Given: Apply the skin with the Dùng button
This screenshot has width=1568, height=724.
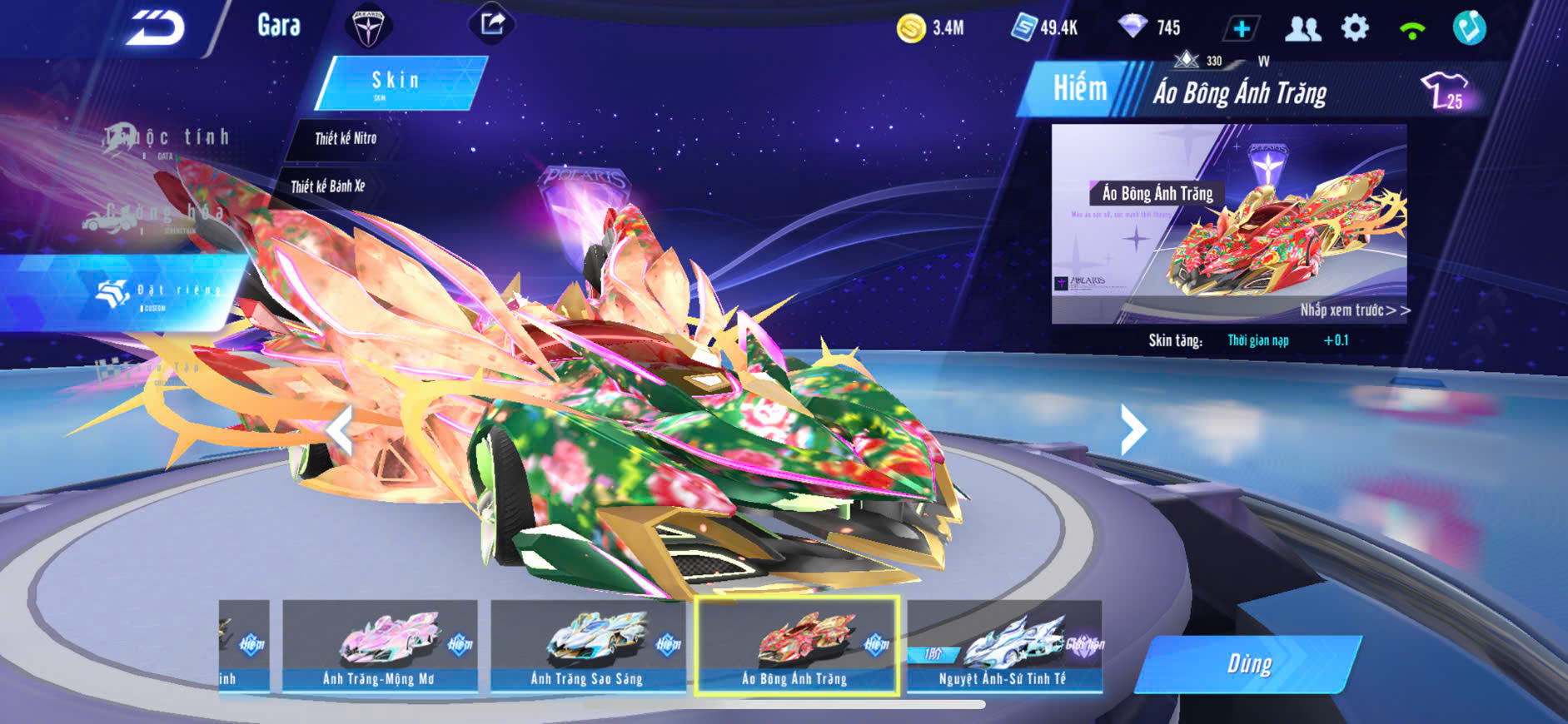Looking at the screenshot, I should tap(1248, 664).
